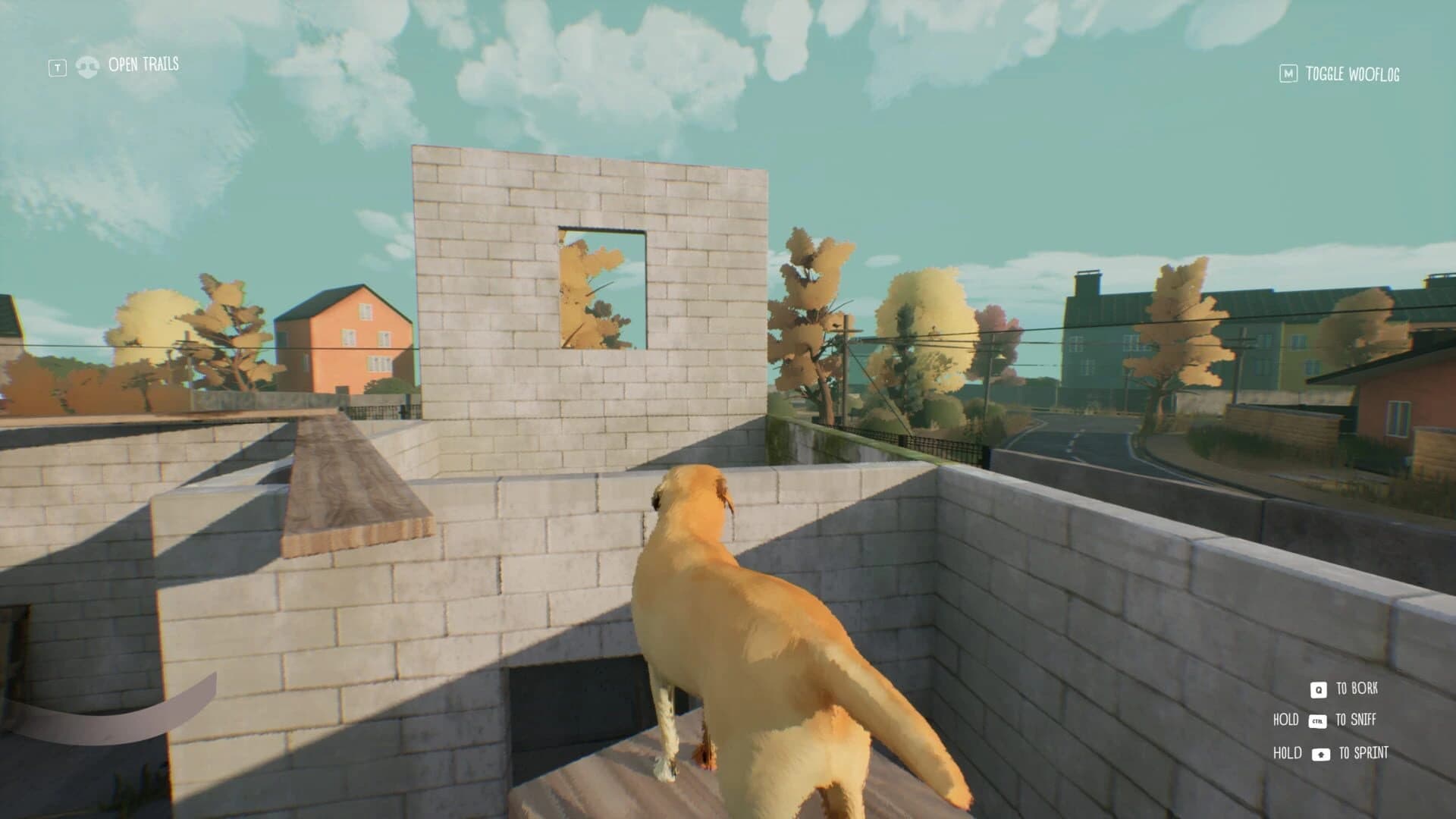This screenshot has width=1456, height=819.
Task: Click the HOLD text before the CTRL key
Action: tap(1286, 721)
